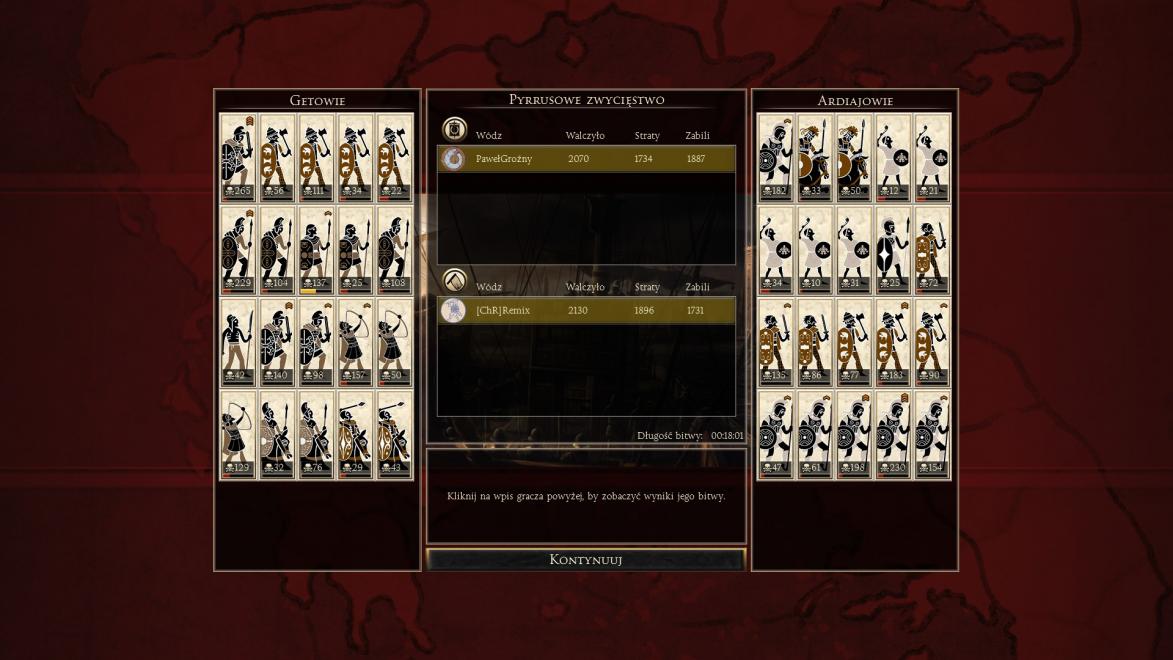Click the Ardiajowie unit card with 72 kills
Viewport: 1173px width, 660px height.
[x=932, y=251]
